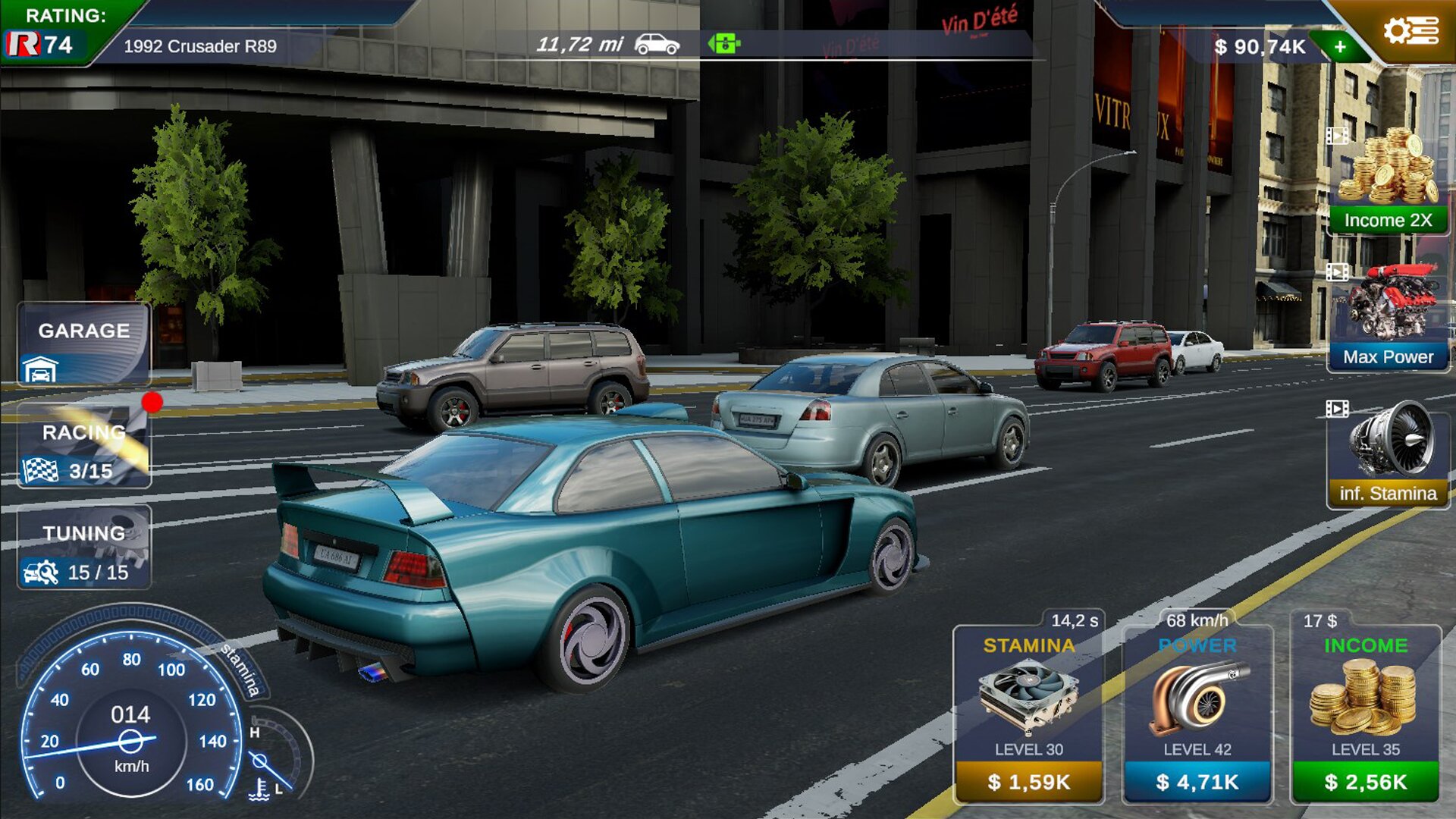
Task: Open the Garage menu
Action: pos(83,344)
